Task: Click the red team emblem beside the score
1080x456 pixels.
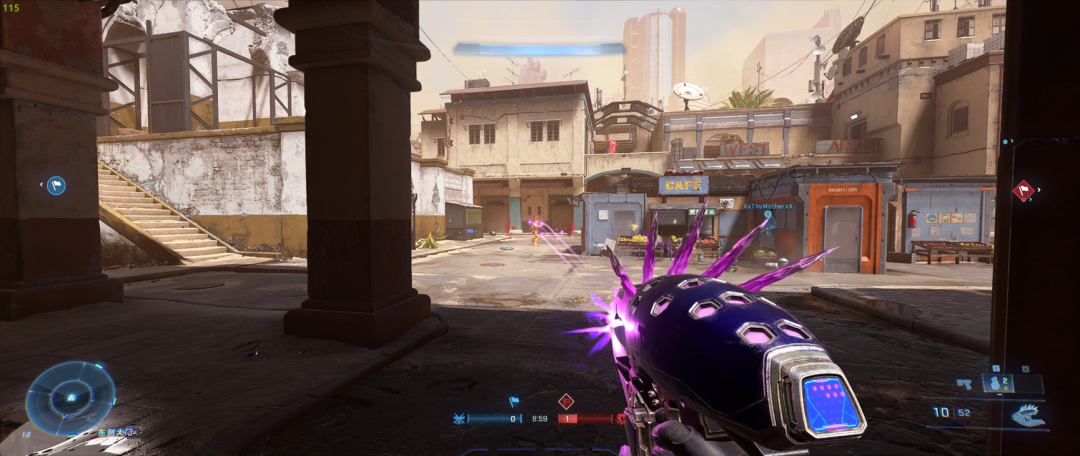Action: tap(621, 419)
